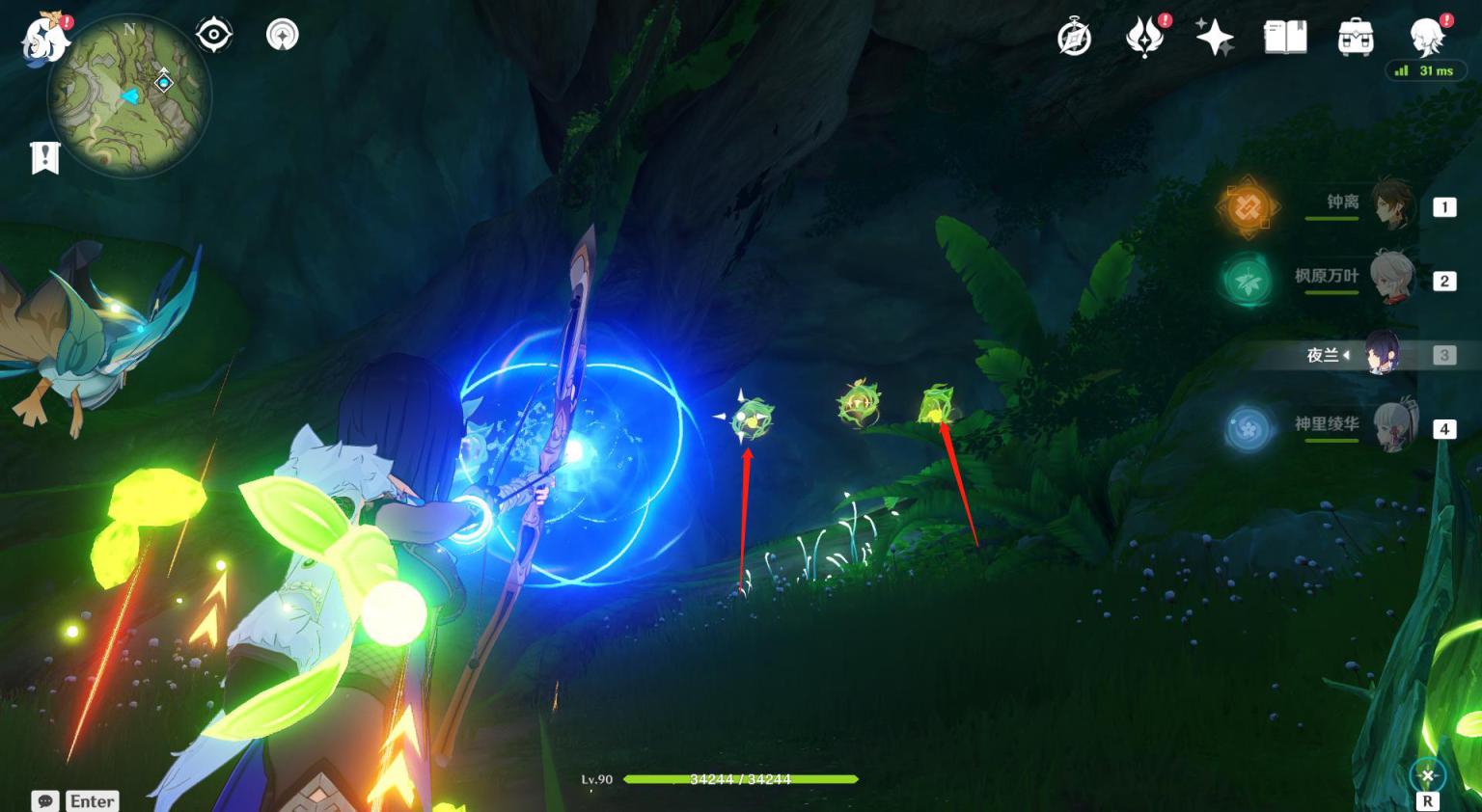Screen dimensions: 1482x812
Task: Open the quest log exclamation banner
Action: [x=45, y=157]
